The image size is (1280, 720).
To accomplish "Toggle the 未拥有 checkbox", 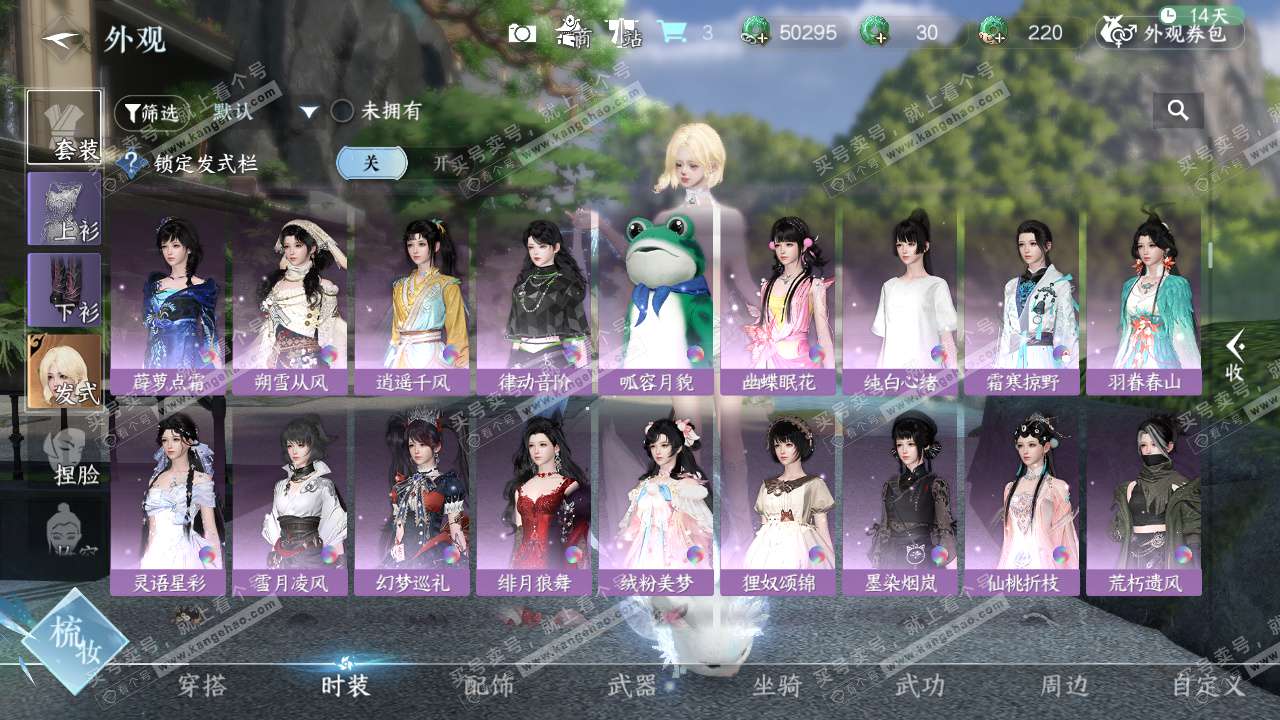I will [342, 111].
